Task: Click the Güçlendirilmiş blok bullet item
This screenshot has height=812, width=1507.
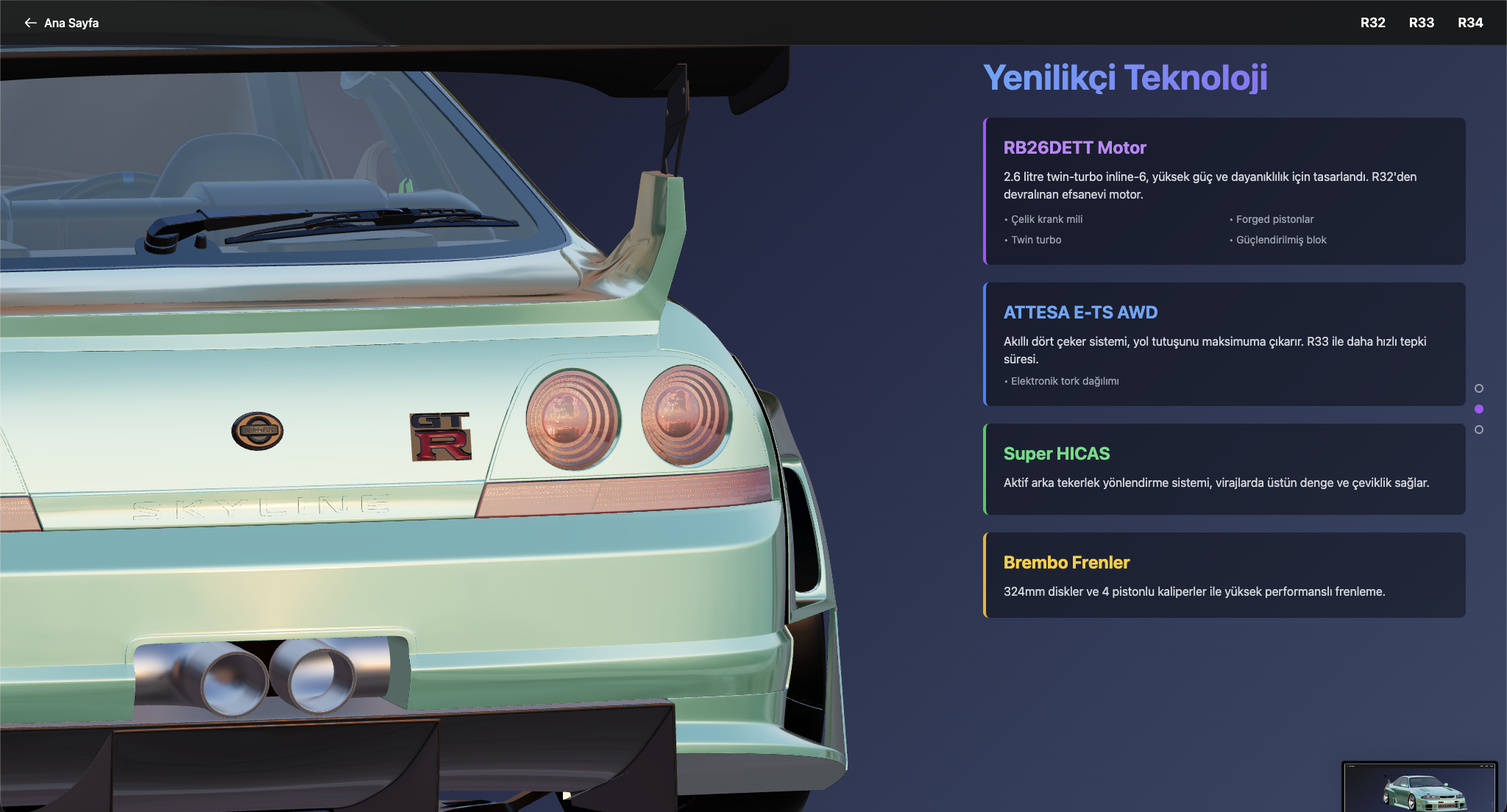Action: [1280, 239]
